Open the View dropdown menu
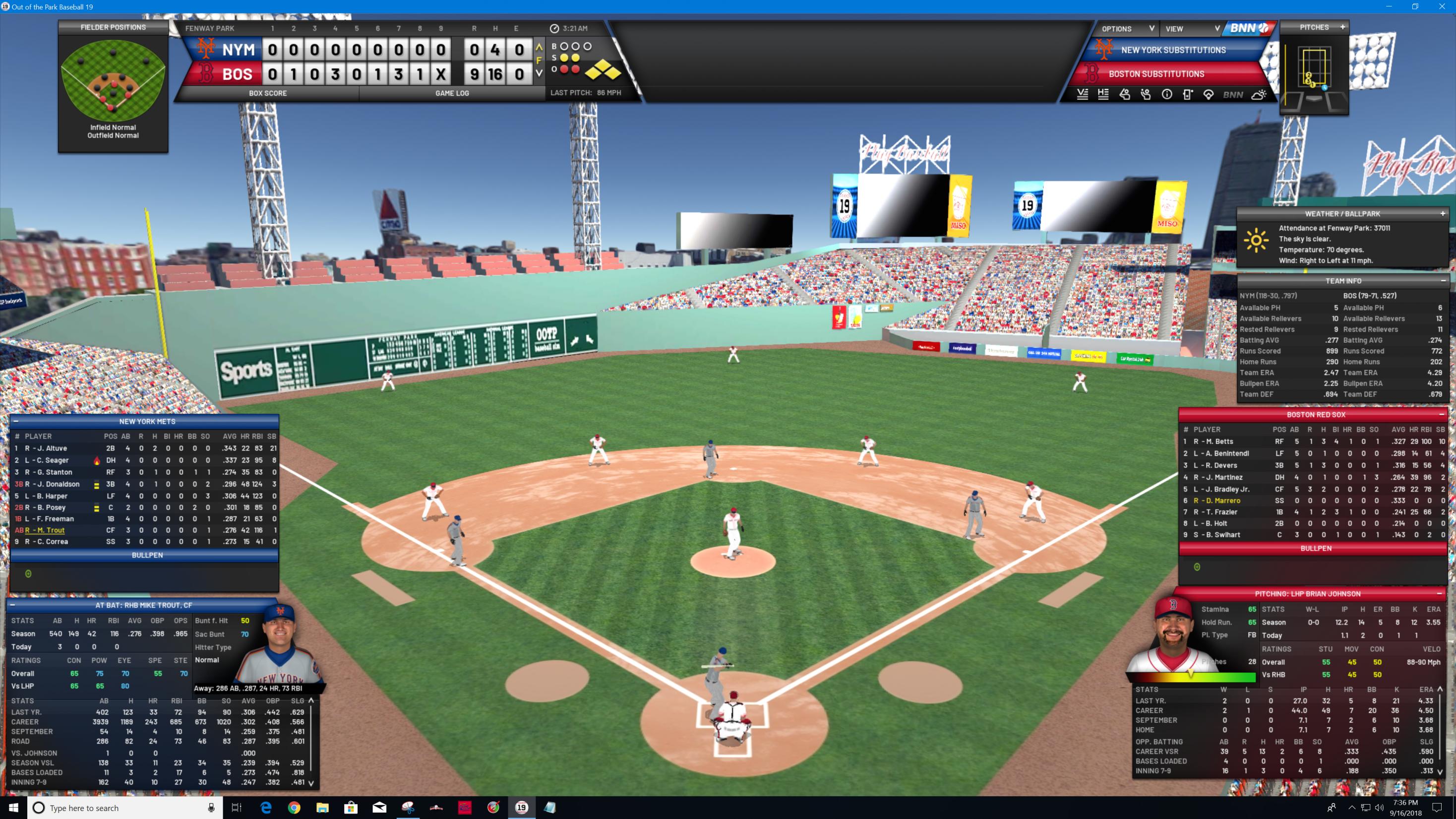 1192,29
